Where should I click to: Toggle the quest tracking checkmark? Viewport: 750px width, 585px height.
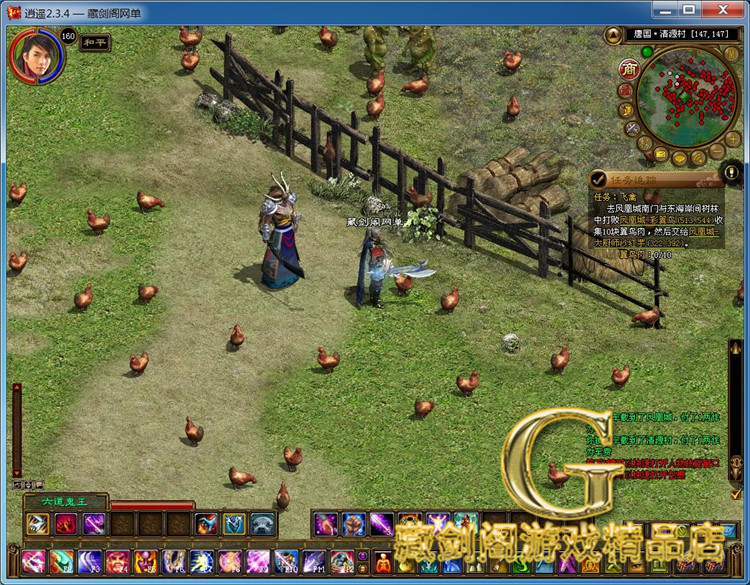599,179
